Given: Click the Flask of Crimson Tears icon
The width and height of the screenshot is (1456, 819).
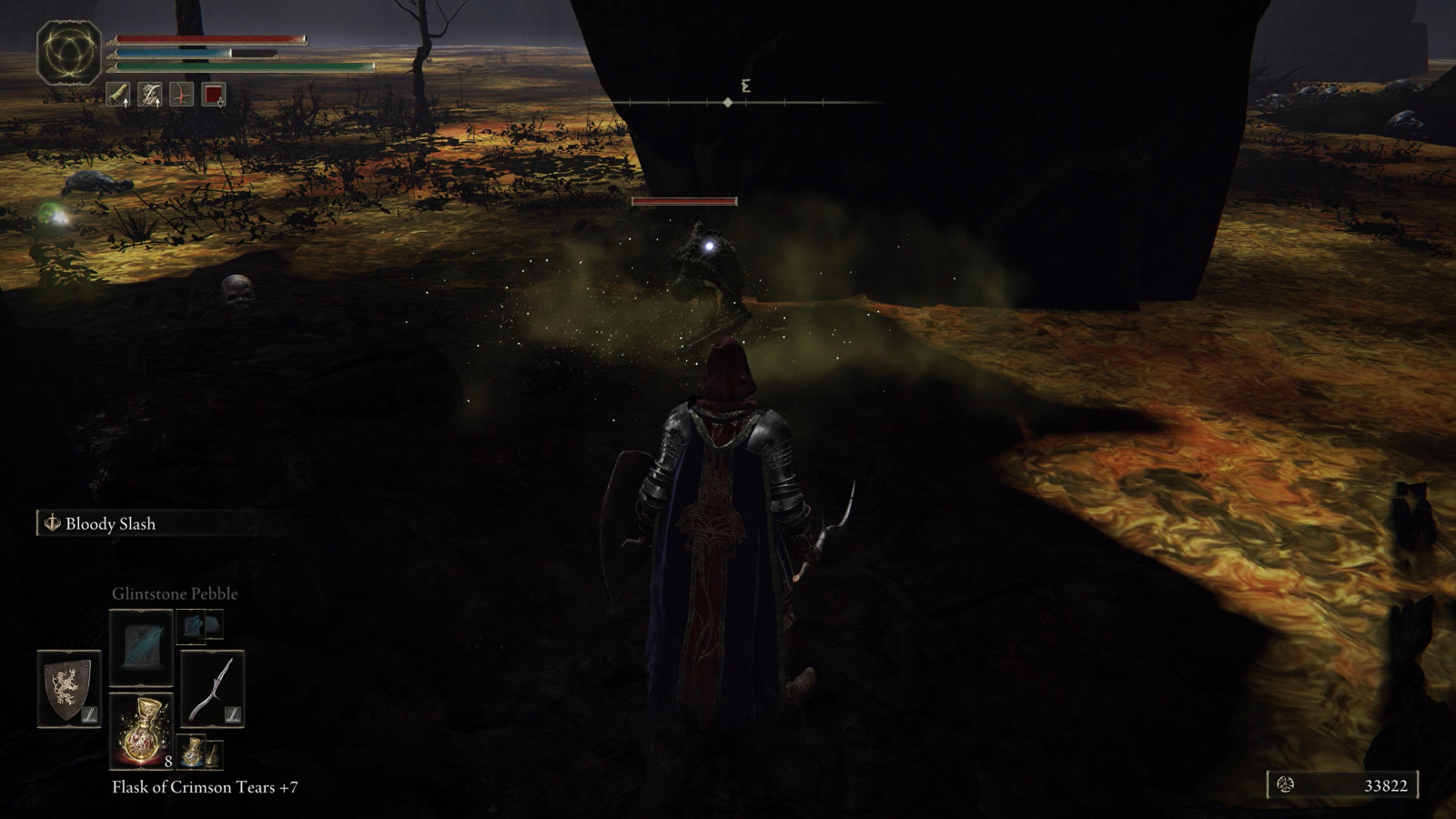Looking at the screenshot, I should point(143,731).
